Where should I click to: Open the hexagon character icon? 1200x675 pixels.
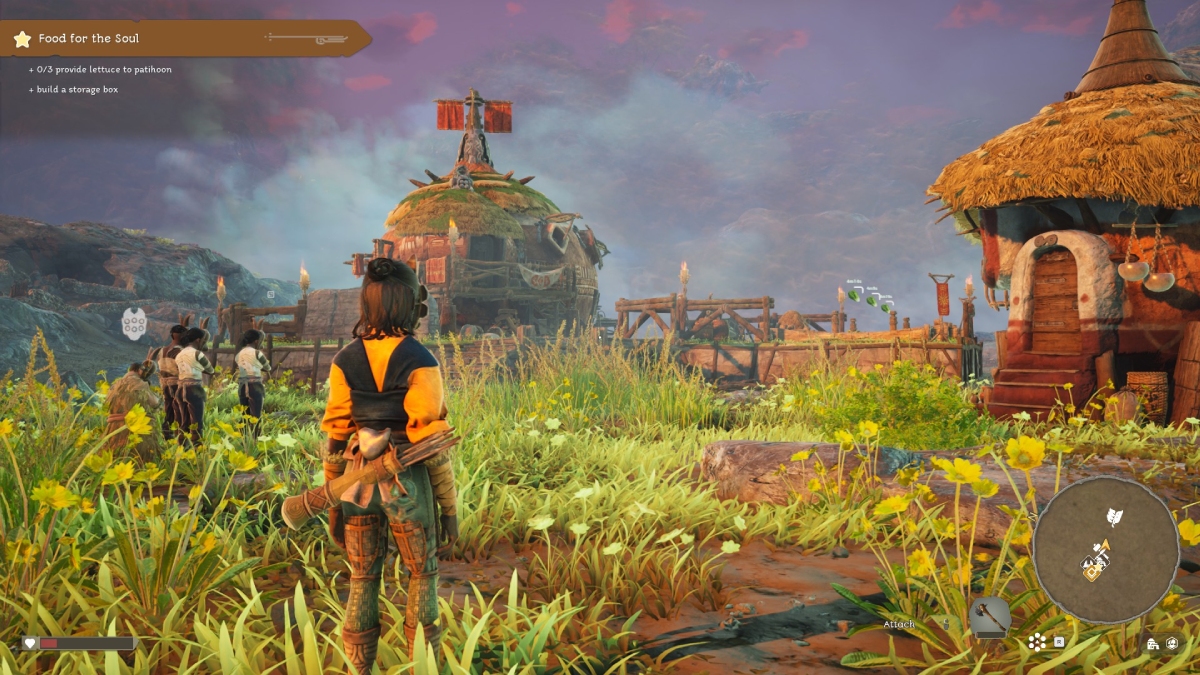1172,644
